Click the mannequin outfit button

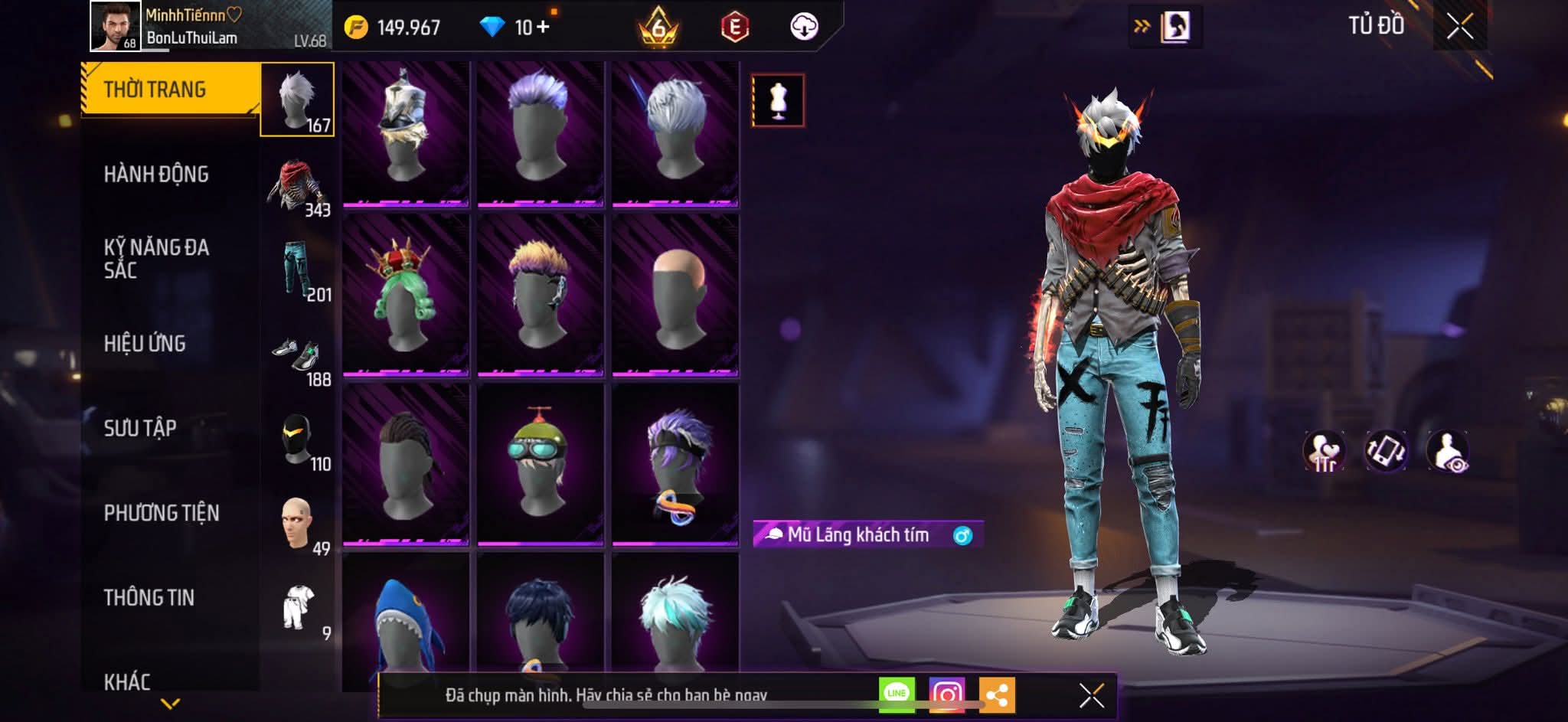pyautogui.click(x=778, y=100)
